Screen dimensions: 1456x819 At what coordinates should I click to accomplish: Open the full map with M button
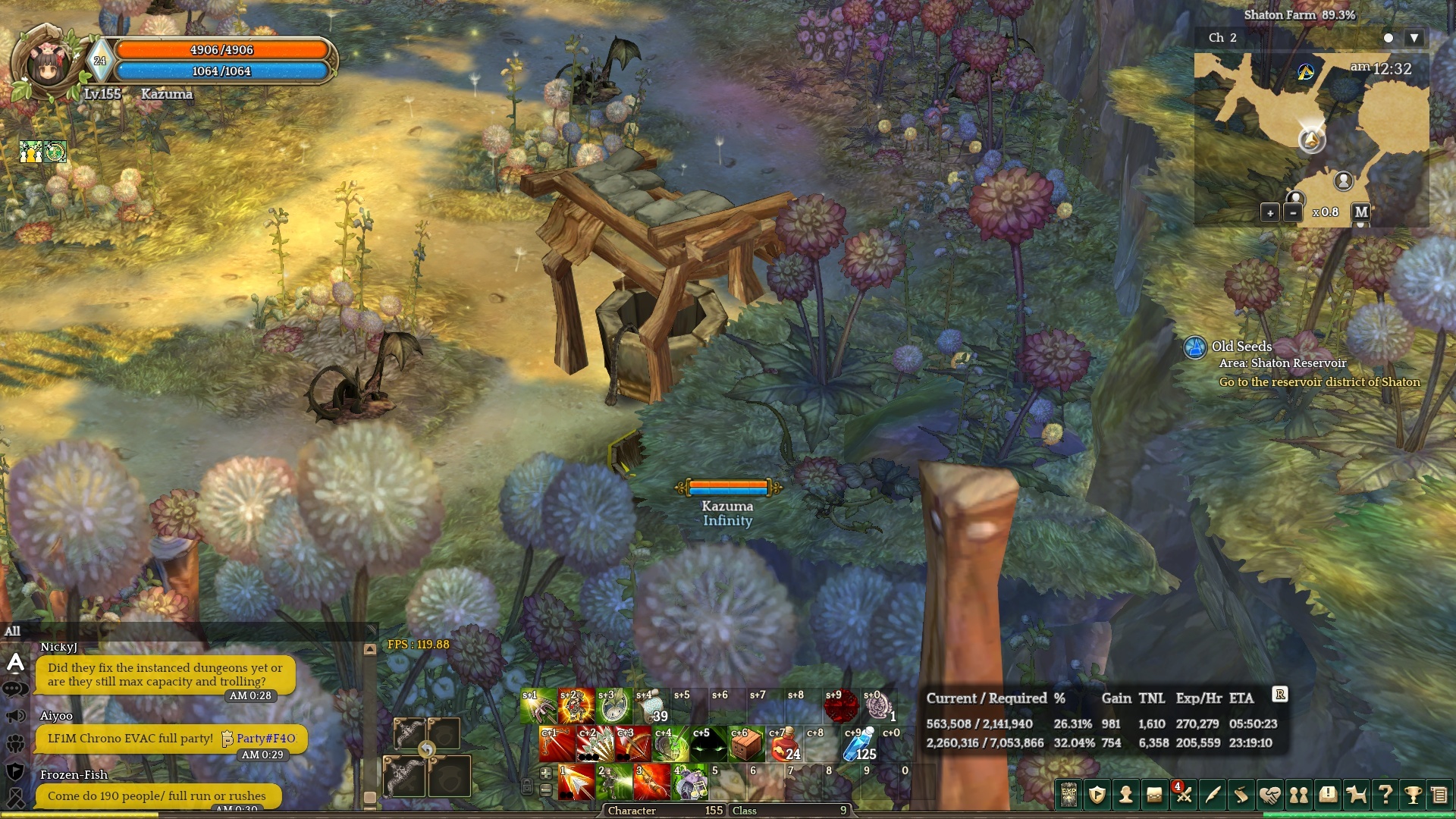click(x=1361, y=212)
